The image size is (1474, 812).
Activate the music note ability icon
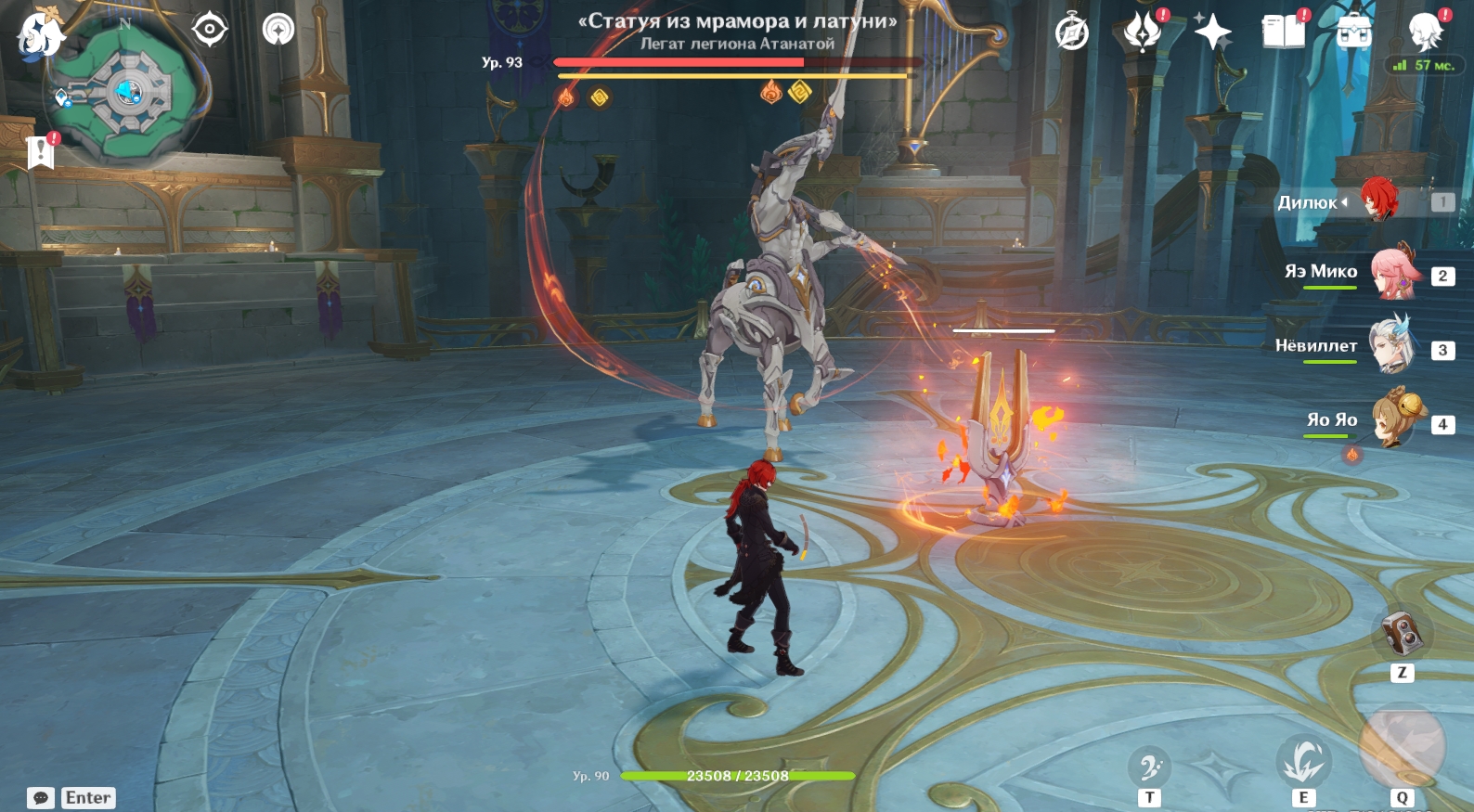1150,767
